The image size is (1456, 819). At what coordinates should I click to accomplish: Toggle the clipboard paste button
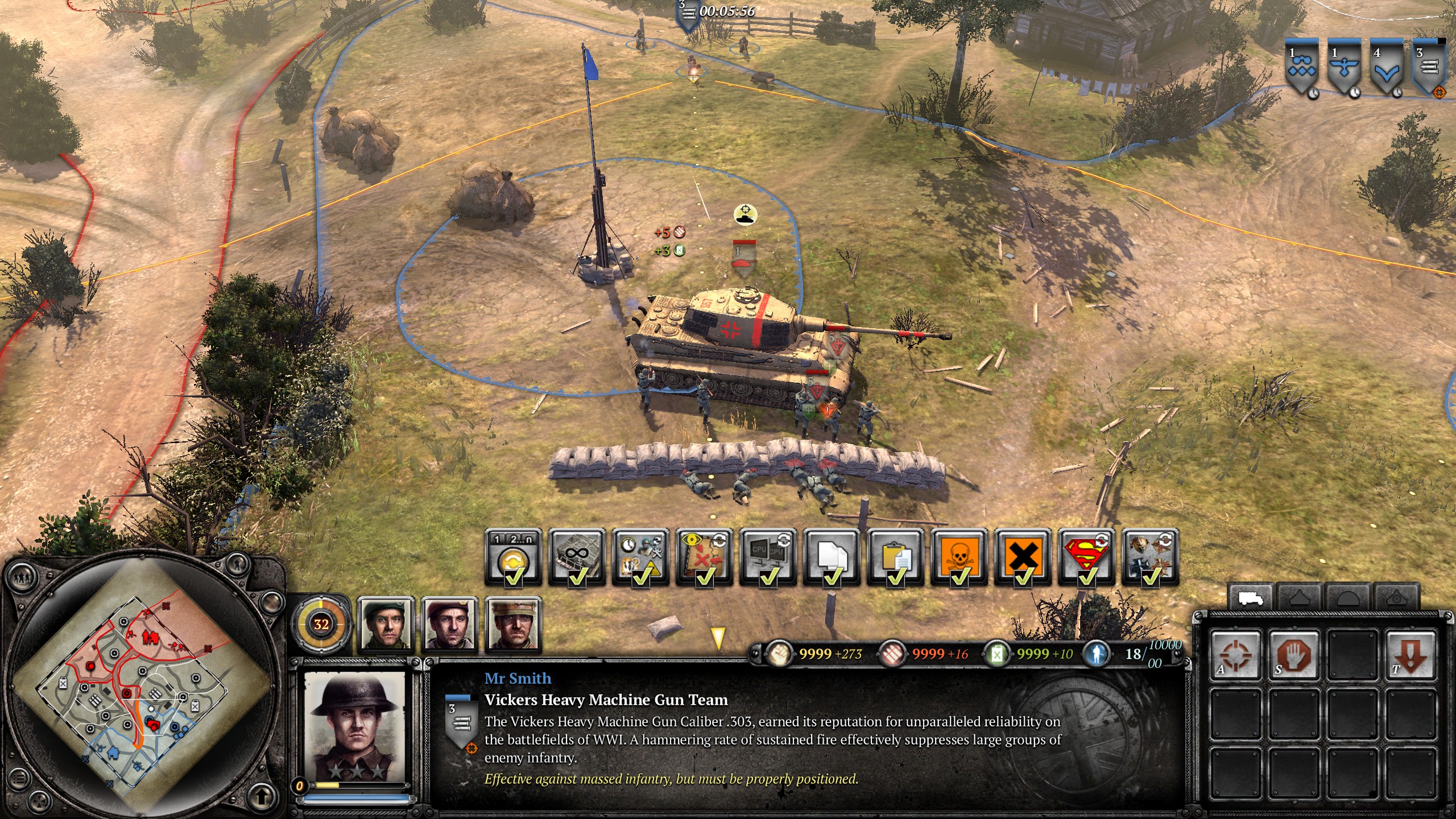pos(896,557)
